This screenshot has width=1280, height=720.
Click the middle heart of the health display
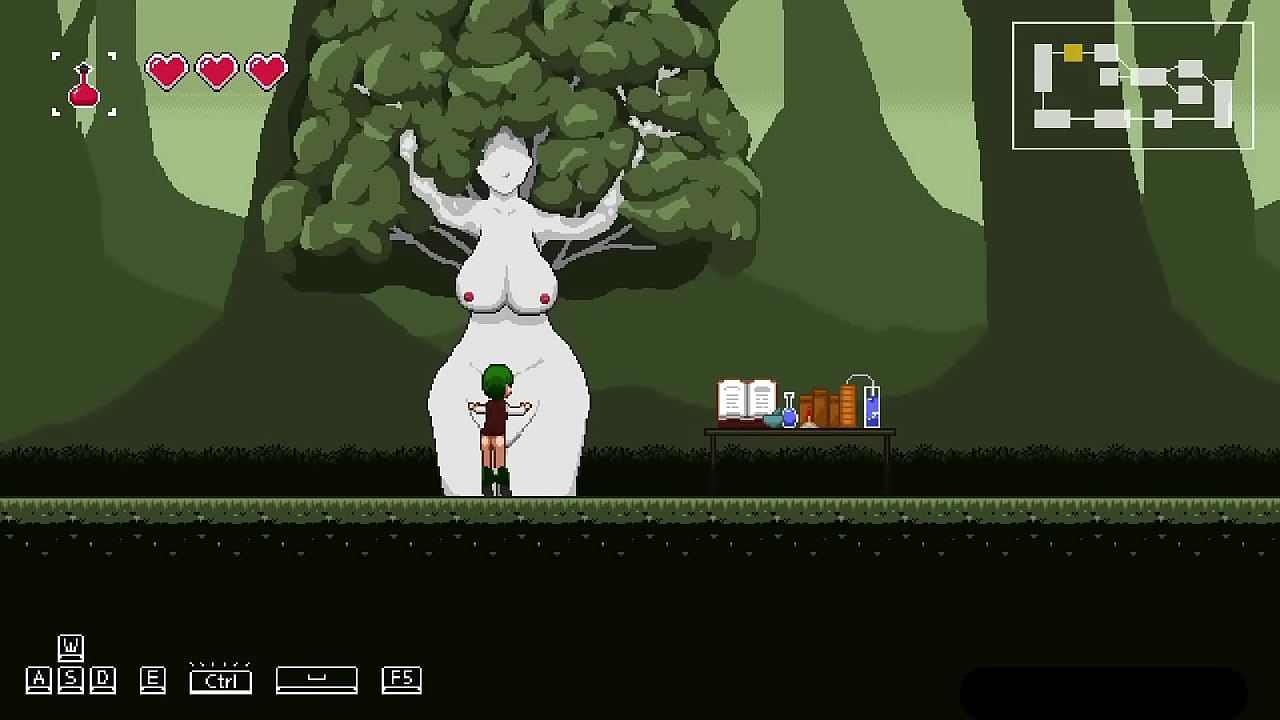[215, 70]
